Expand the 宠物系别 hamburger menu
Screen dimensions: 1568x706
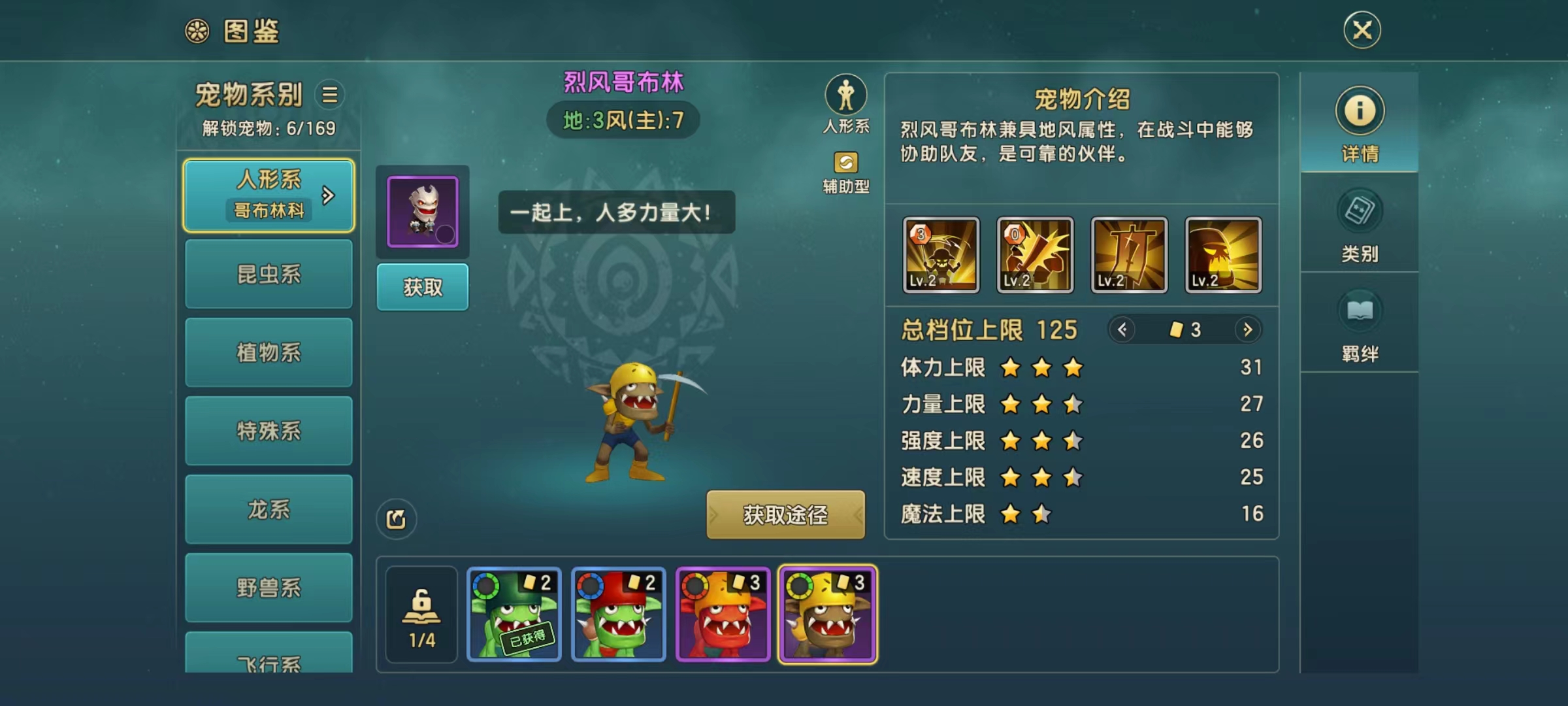329,95
